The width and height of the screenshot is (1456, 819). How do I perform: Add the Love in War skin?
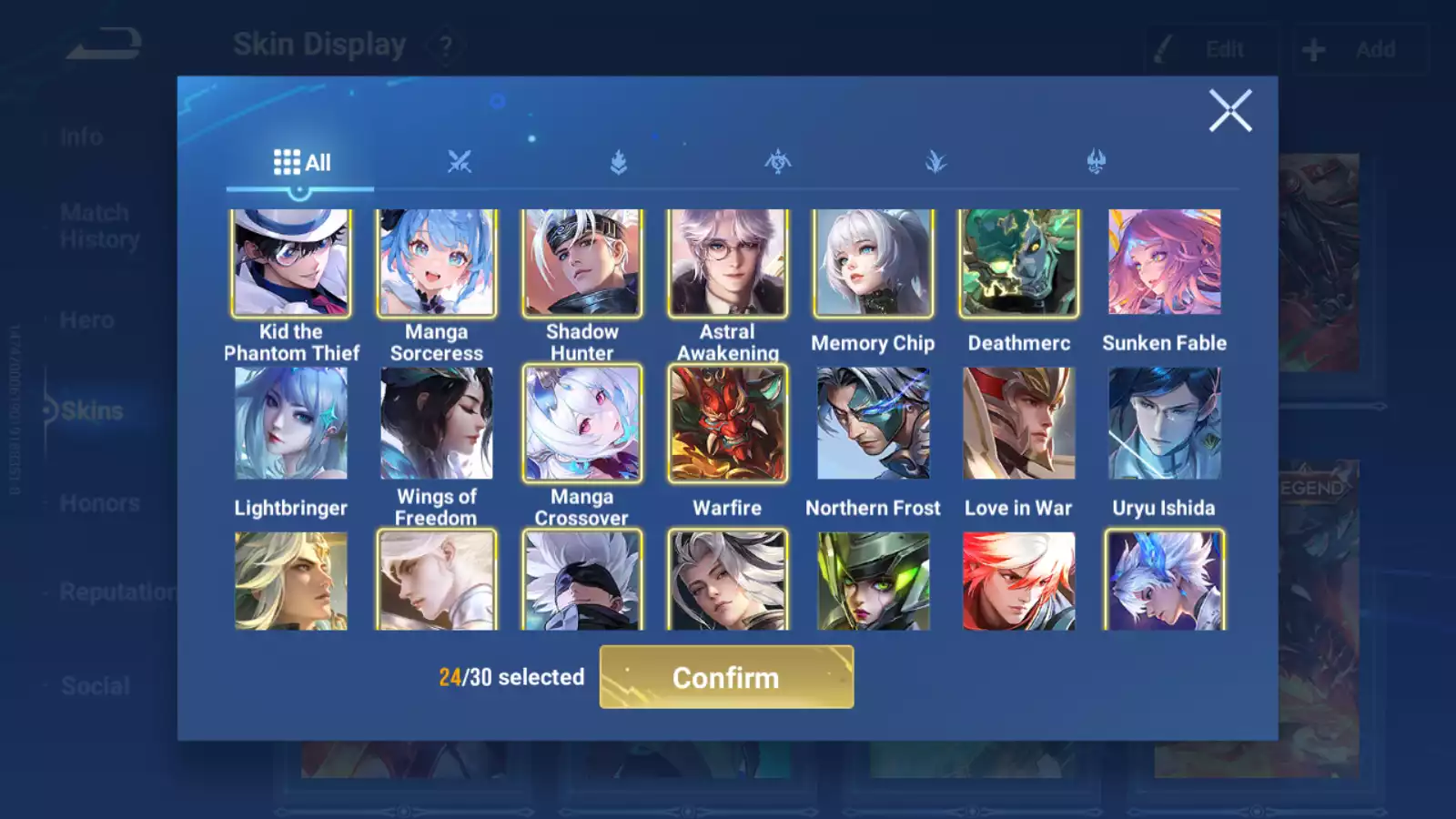tap(1019, 423)
